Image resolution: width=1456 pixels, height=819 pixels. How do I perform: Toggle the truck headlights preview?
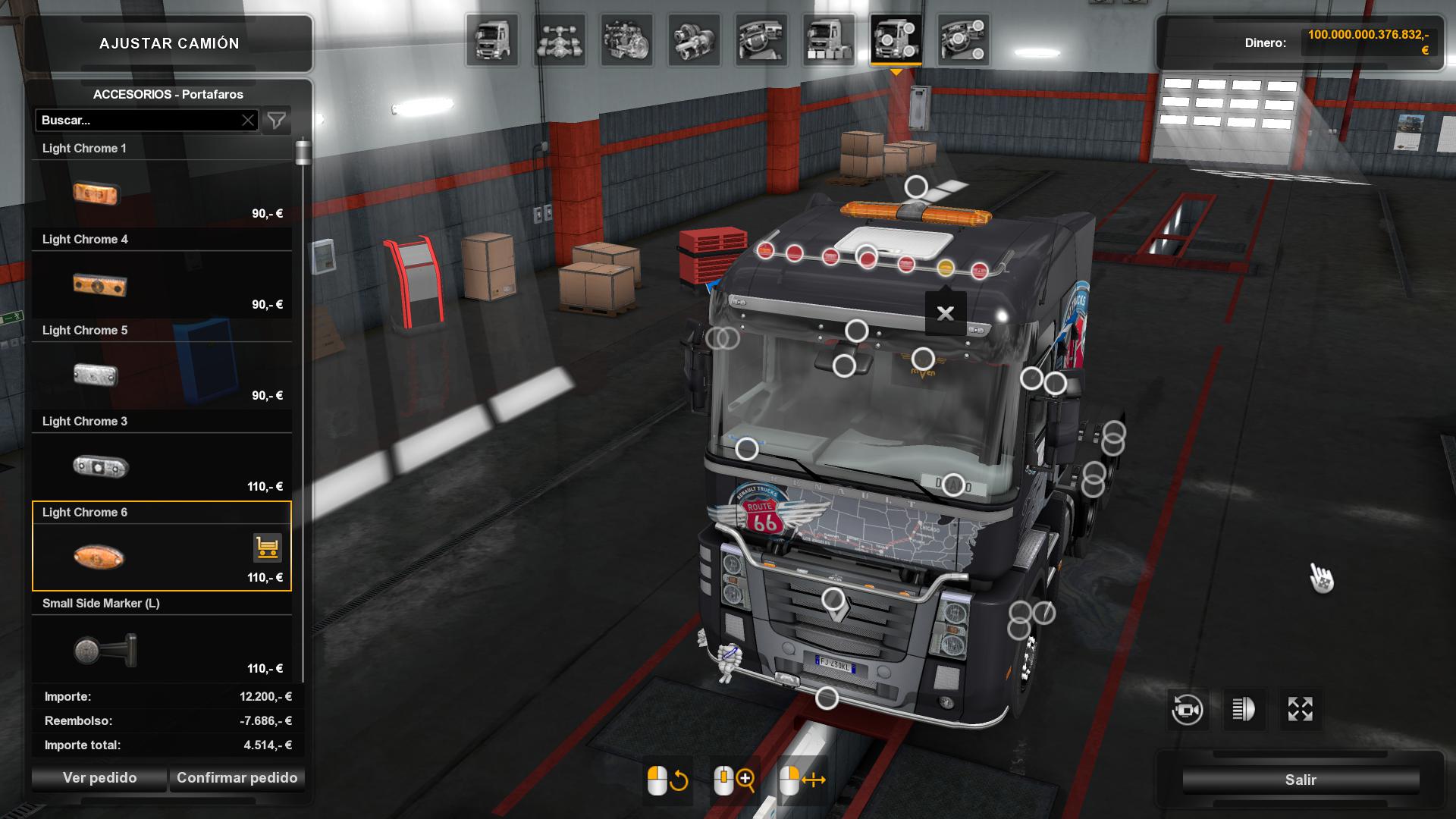pos(1244,710)
